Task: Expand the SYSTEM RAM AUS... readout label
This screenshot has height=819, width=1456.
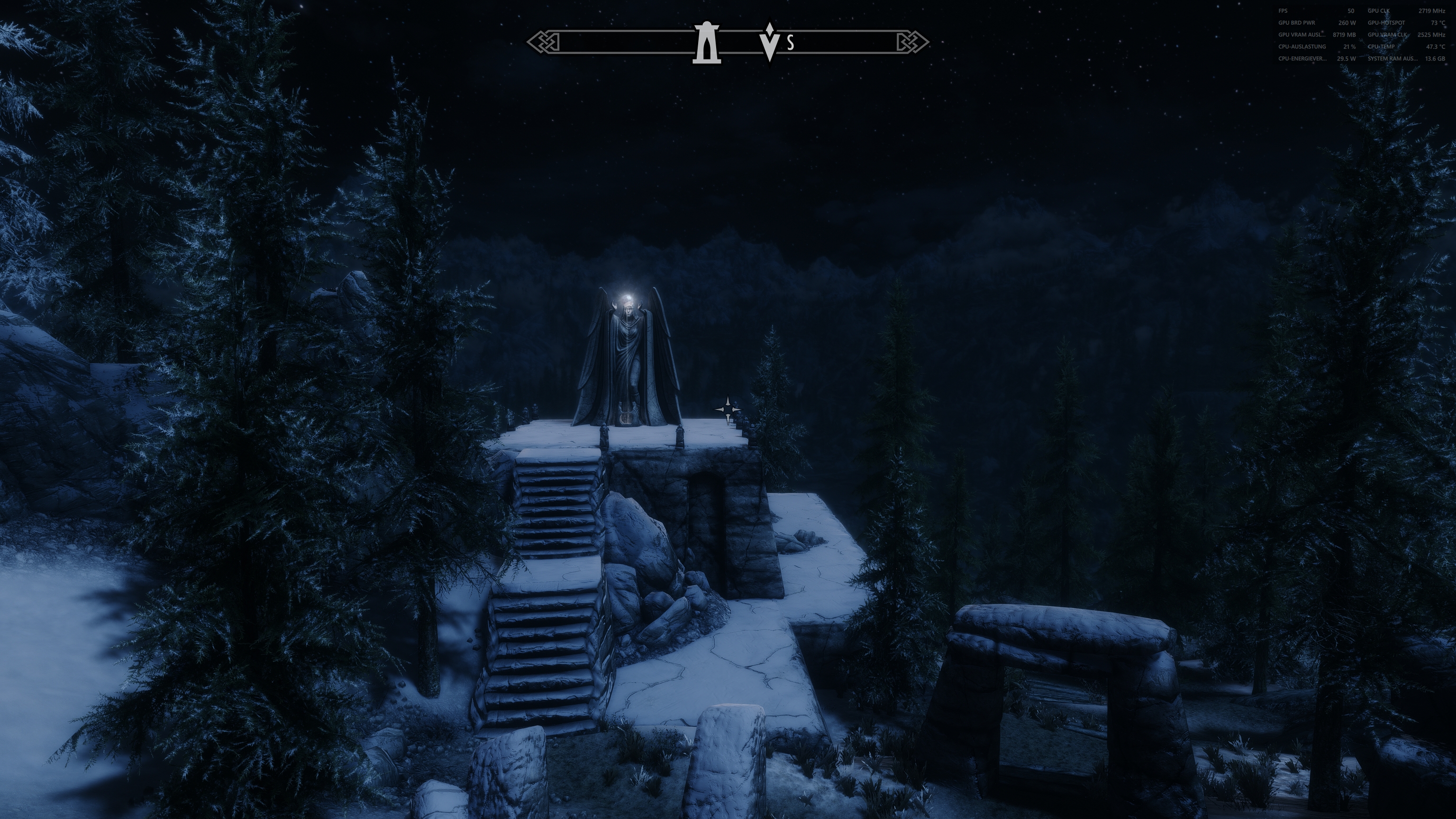Action: (x=1392, y=58)
